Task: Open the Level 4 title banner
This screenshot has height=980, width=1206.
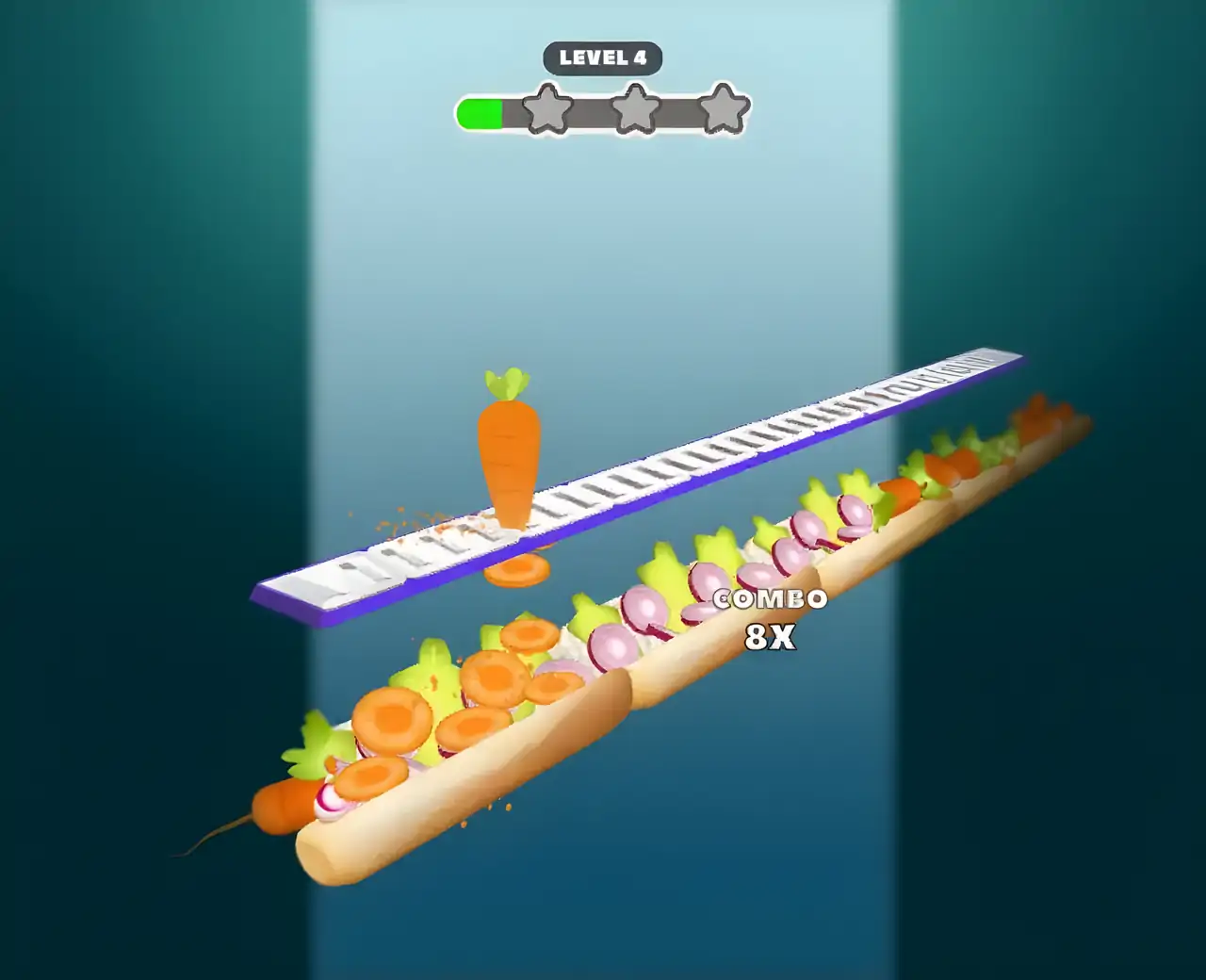Action: pos(602,57)
